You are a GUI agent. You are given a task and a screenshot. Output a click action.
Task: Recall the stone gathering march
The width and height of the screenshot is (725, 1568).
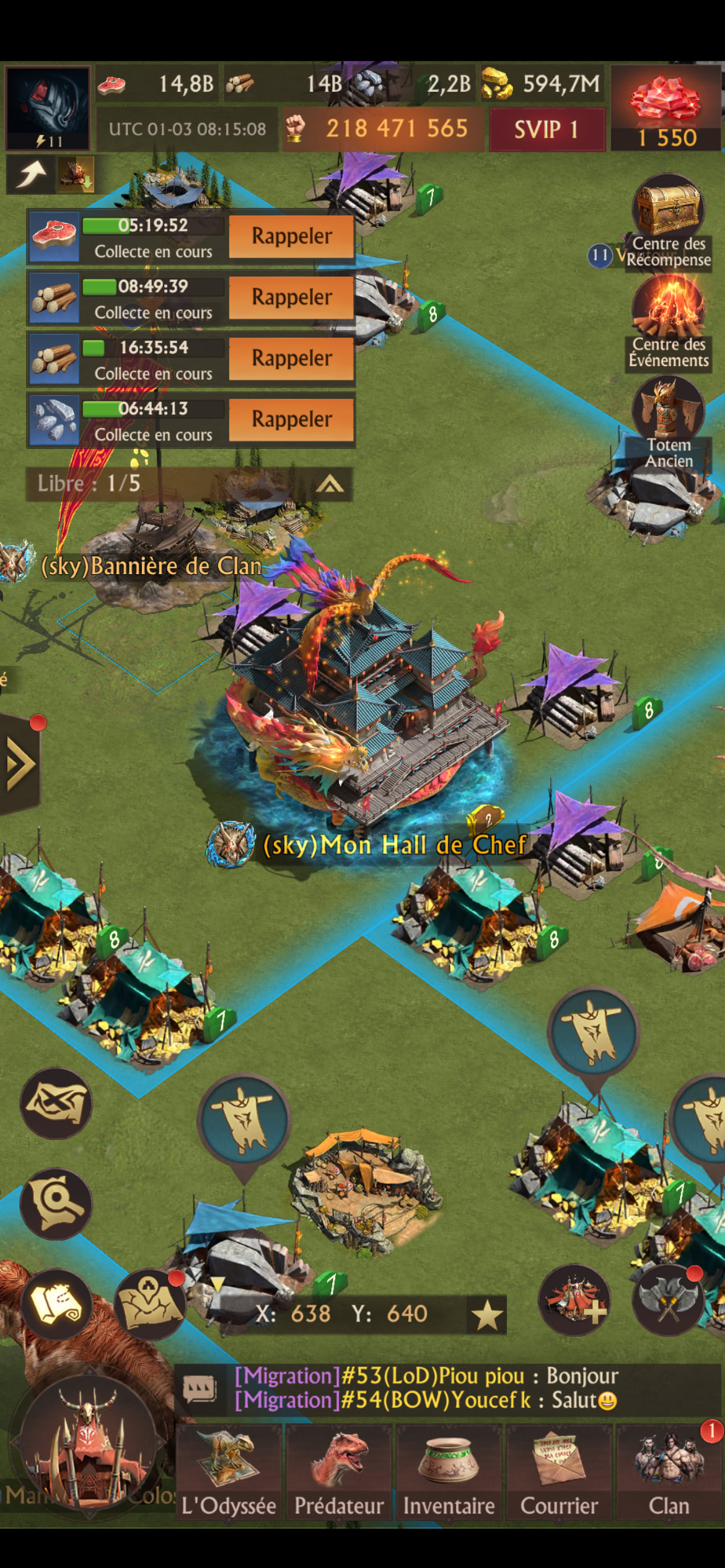point(291,420)
